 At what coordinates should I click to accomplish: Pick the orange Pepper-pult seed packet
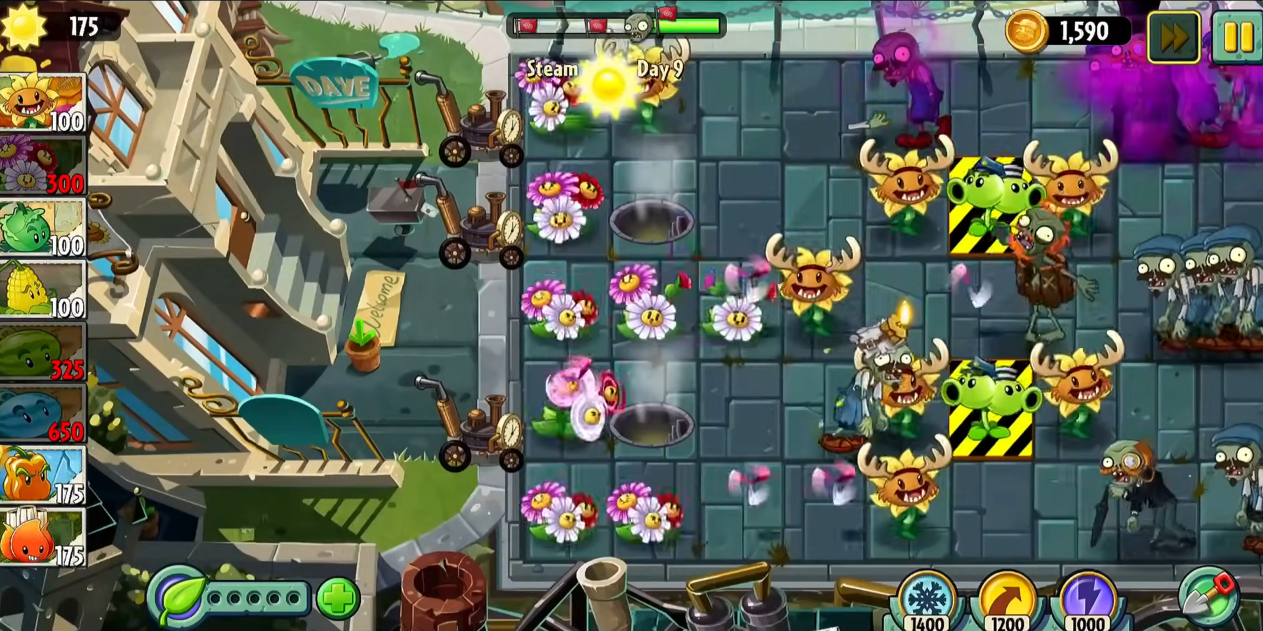click(x=42, y=476)
